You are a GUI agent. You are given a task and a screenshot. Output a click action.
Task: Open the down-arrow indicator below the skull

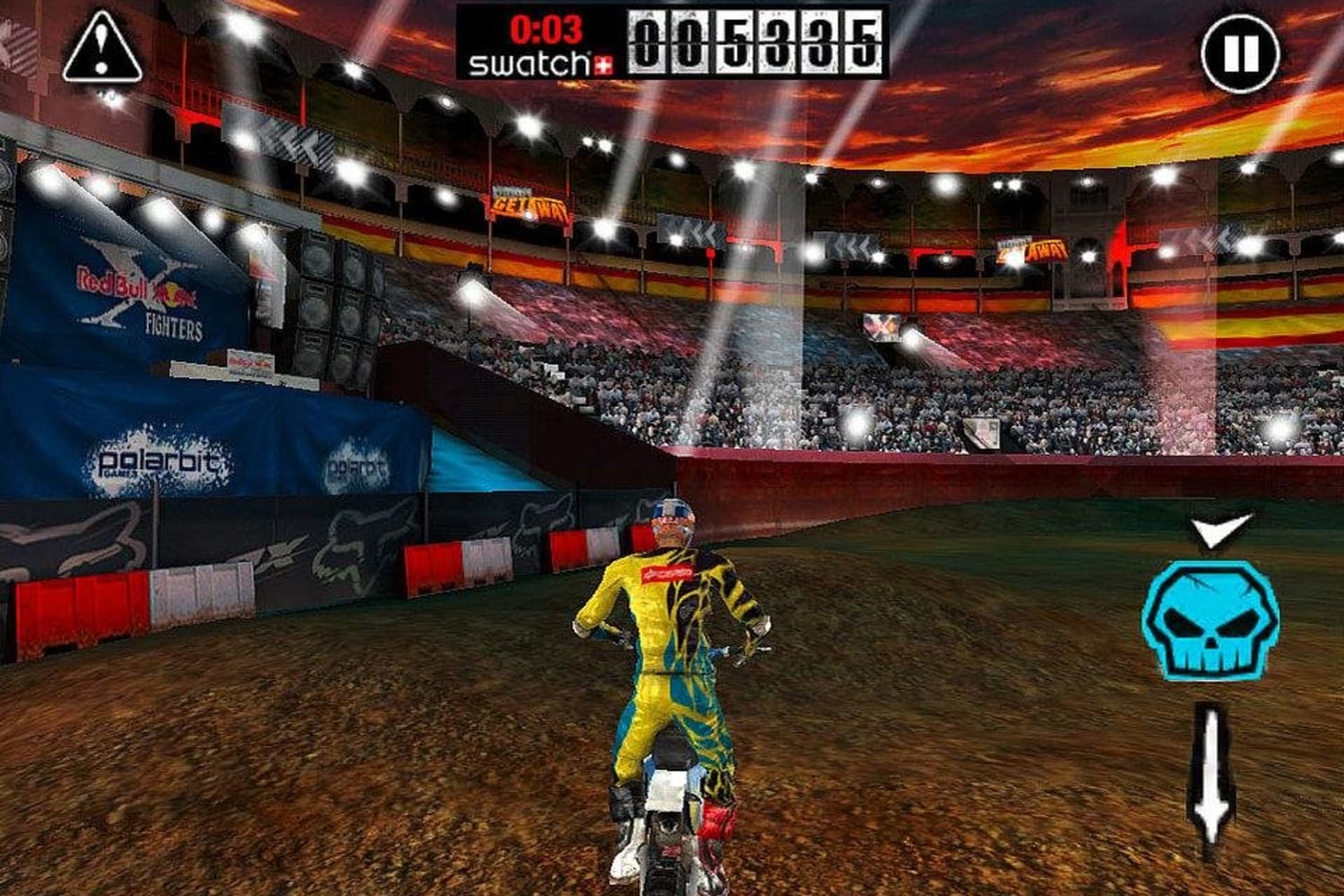click(1211, 777)
